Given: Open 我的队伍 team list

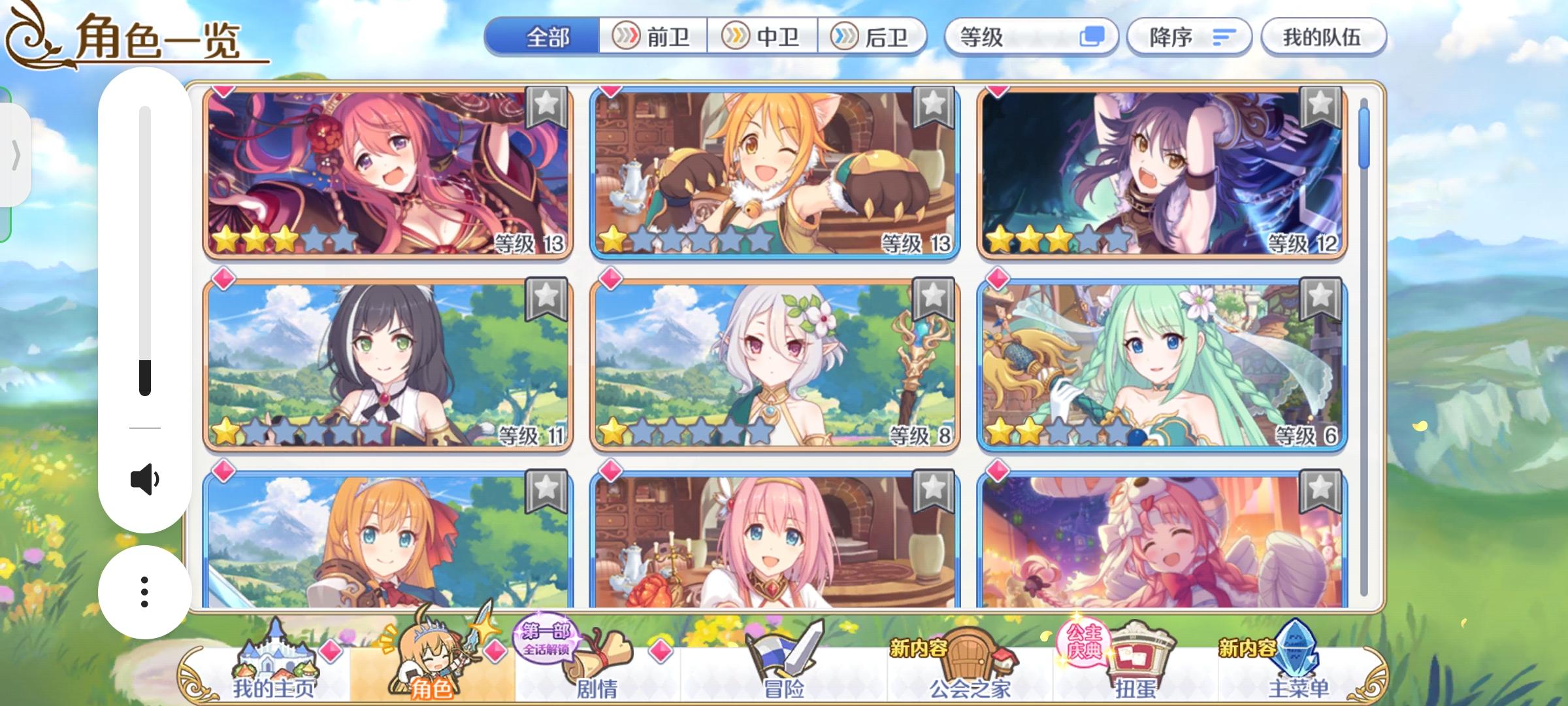Looking at the screenshot, I should click(x=1324, y=37).
